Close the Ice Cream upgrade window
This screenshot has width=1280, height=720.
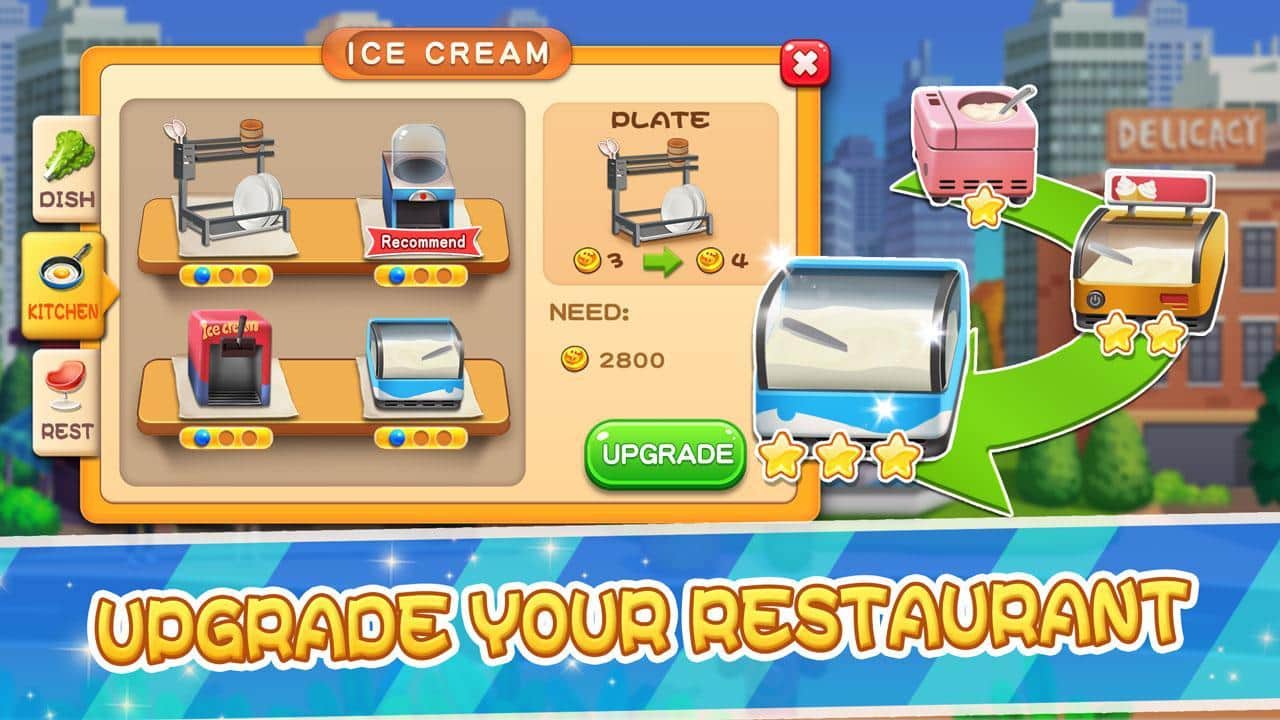pos(804,64)
